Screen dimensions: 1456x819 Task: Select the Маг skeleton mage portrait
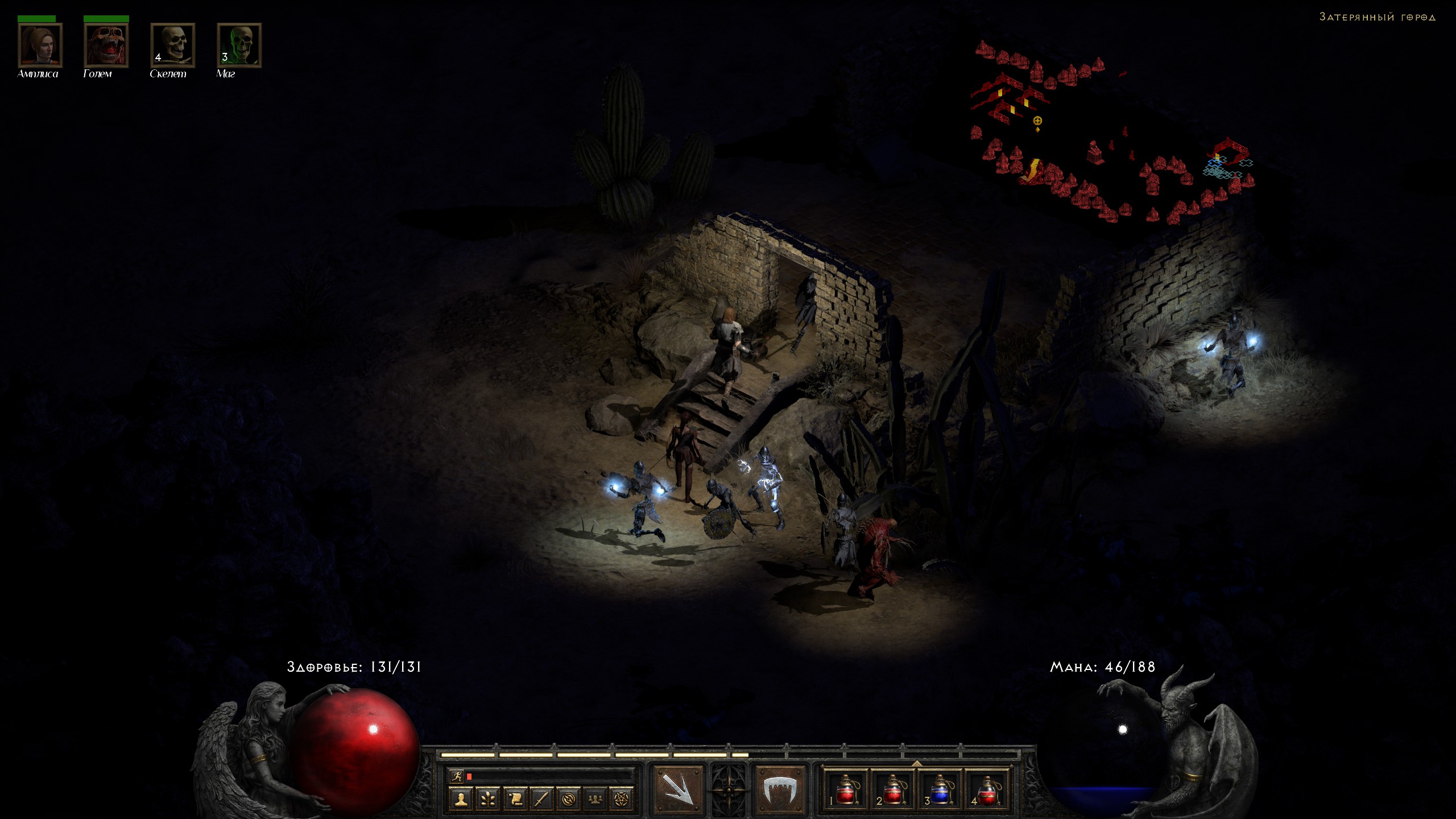point(239,45)
